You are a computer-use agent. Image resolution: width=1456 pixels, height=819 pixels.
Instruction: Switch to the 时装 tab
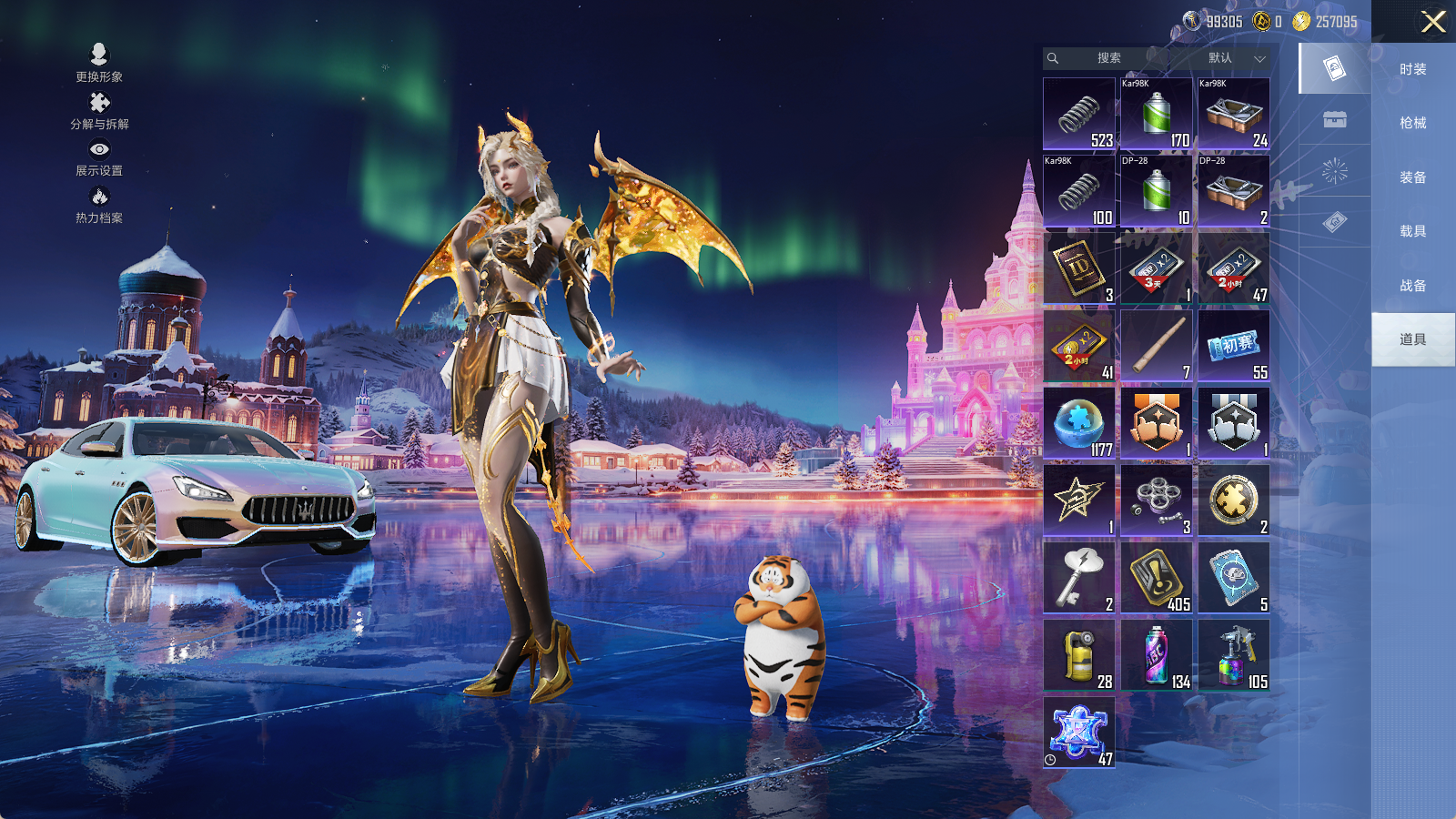tap(1412, 69)
